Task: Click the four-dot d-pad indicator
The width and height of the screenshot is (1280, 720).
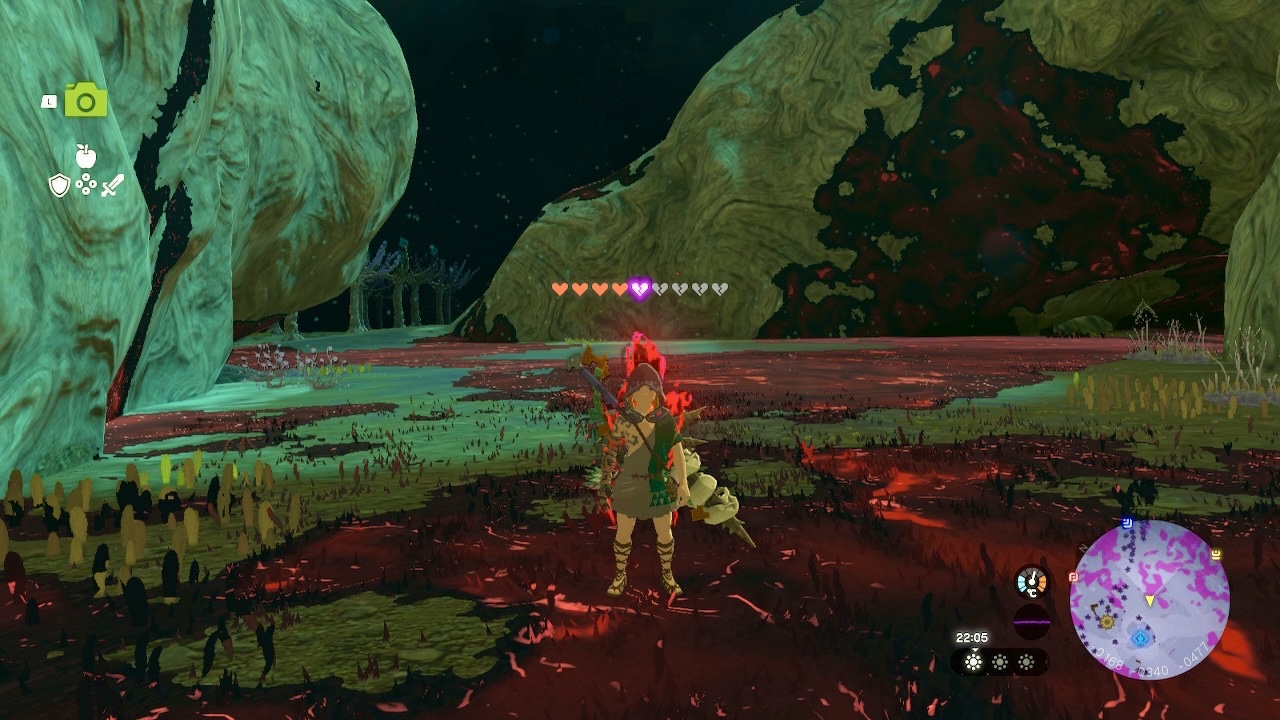Action: click(x=86, y=185)
